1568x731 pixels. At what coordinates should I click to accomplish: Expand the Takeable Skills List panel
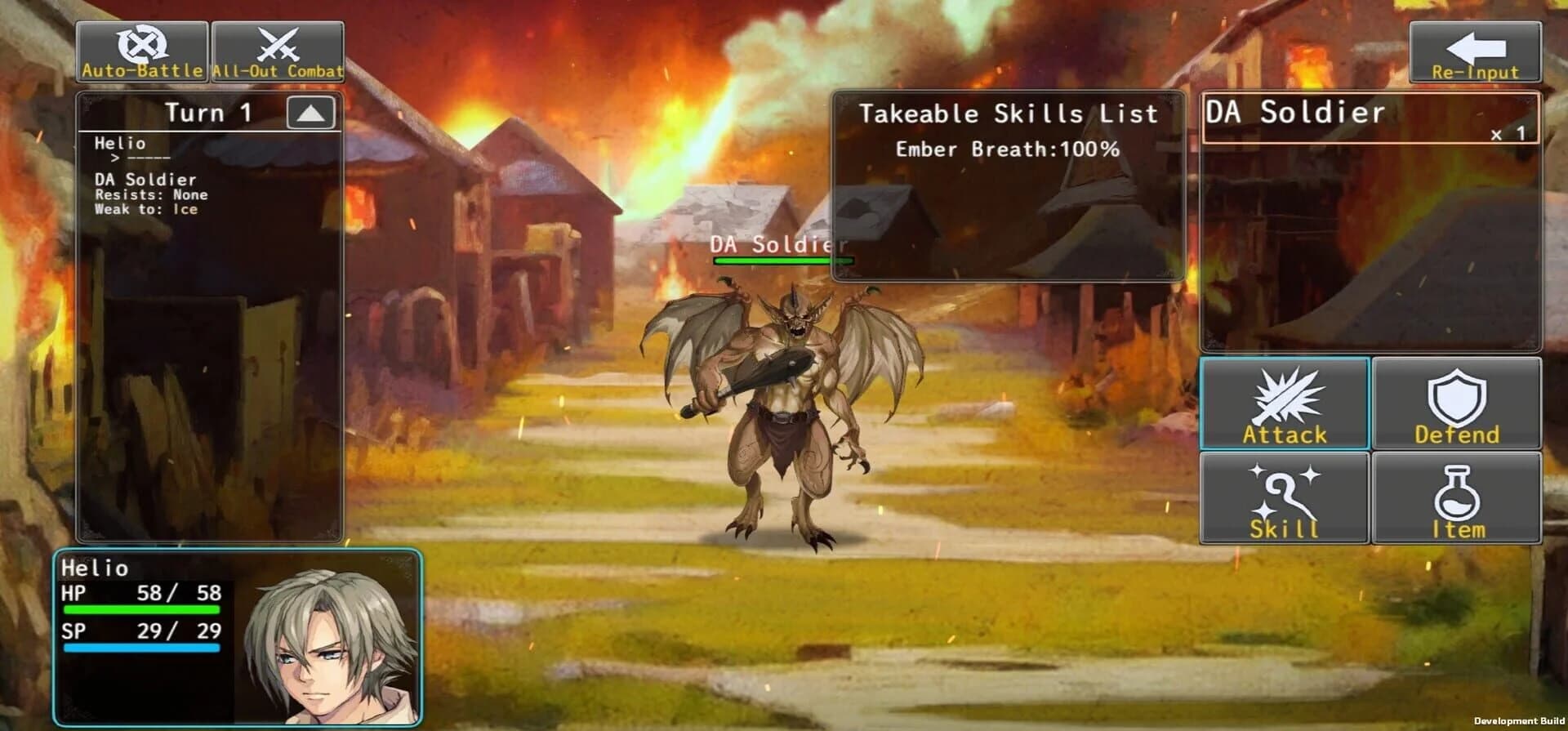click(1006, 114)
